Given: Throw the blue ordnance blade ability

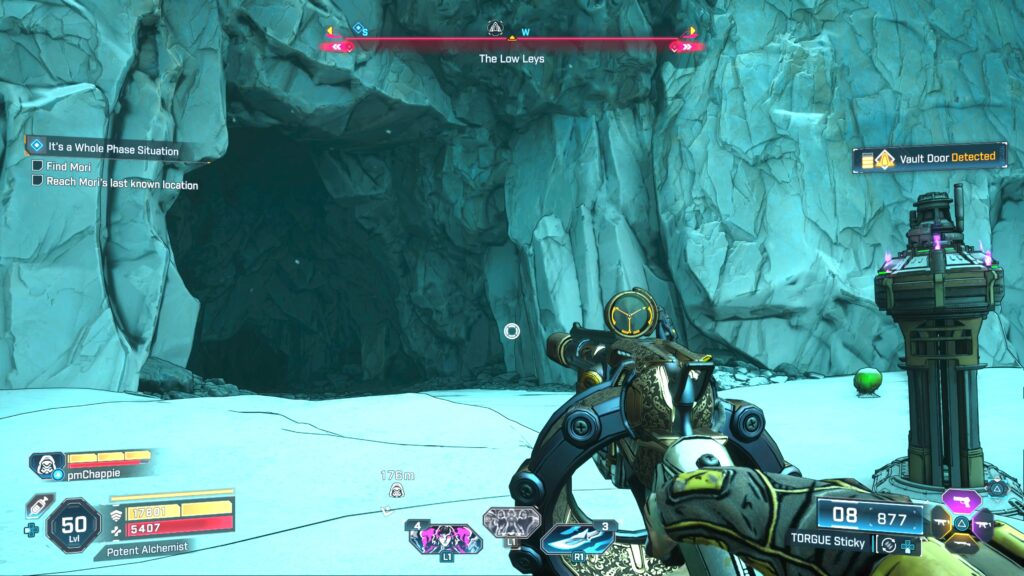Looking at the screenshot, I should 577,538.
